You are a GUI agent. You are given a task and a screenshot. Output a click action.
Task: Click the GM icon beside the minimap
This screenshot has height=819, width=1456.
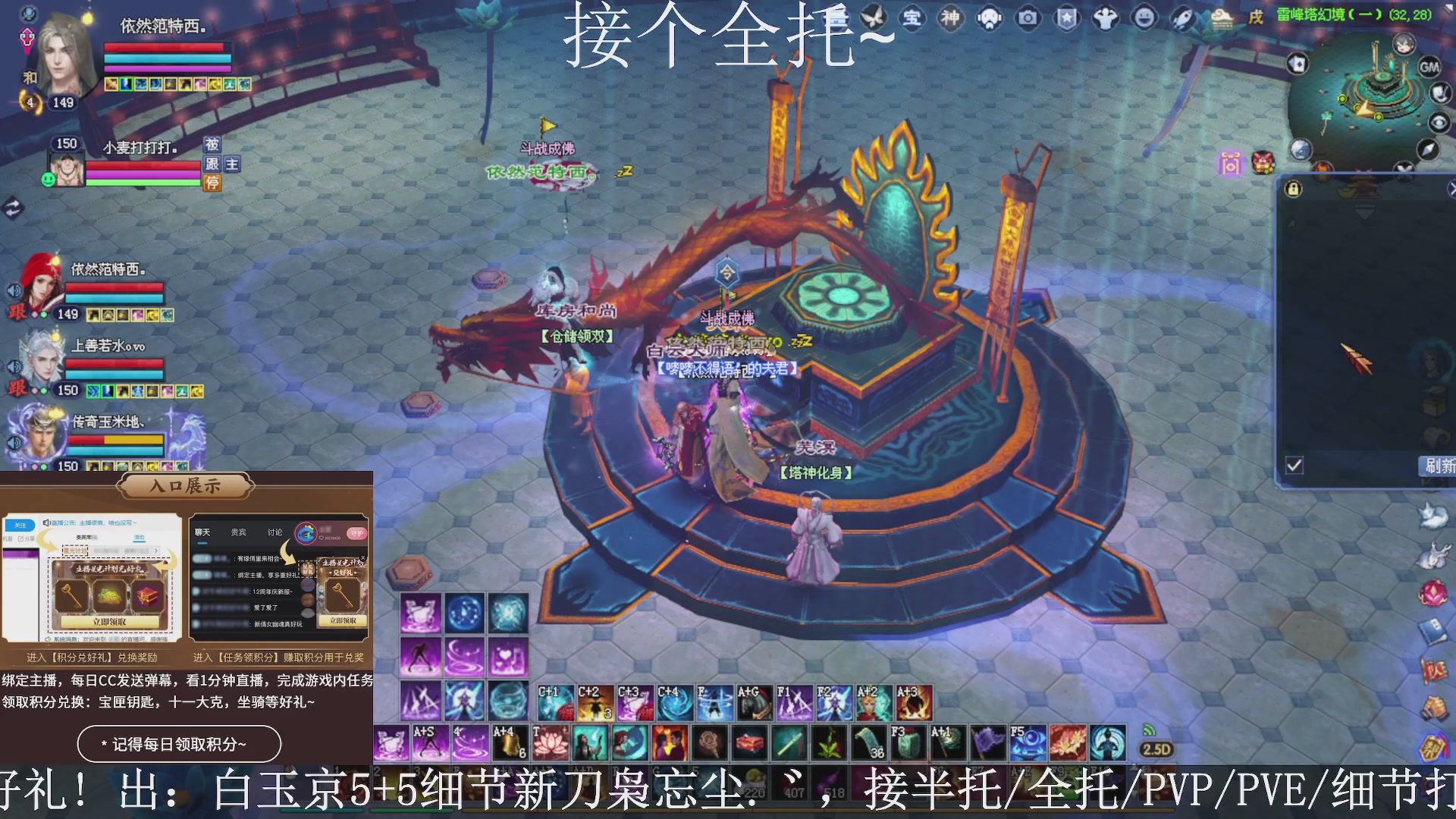(x=1429, y=68)
